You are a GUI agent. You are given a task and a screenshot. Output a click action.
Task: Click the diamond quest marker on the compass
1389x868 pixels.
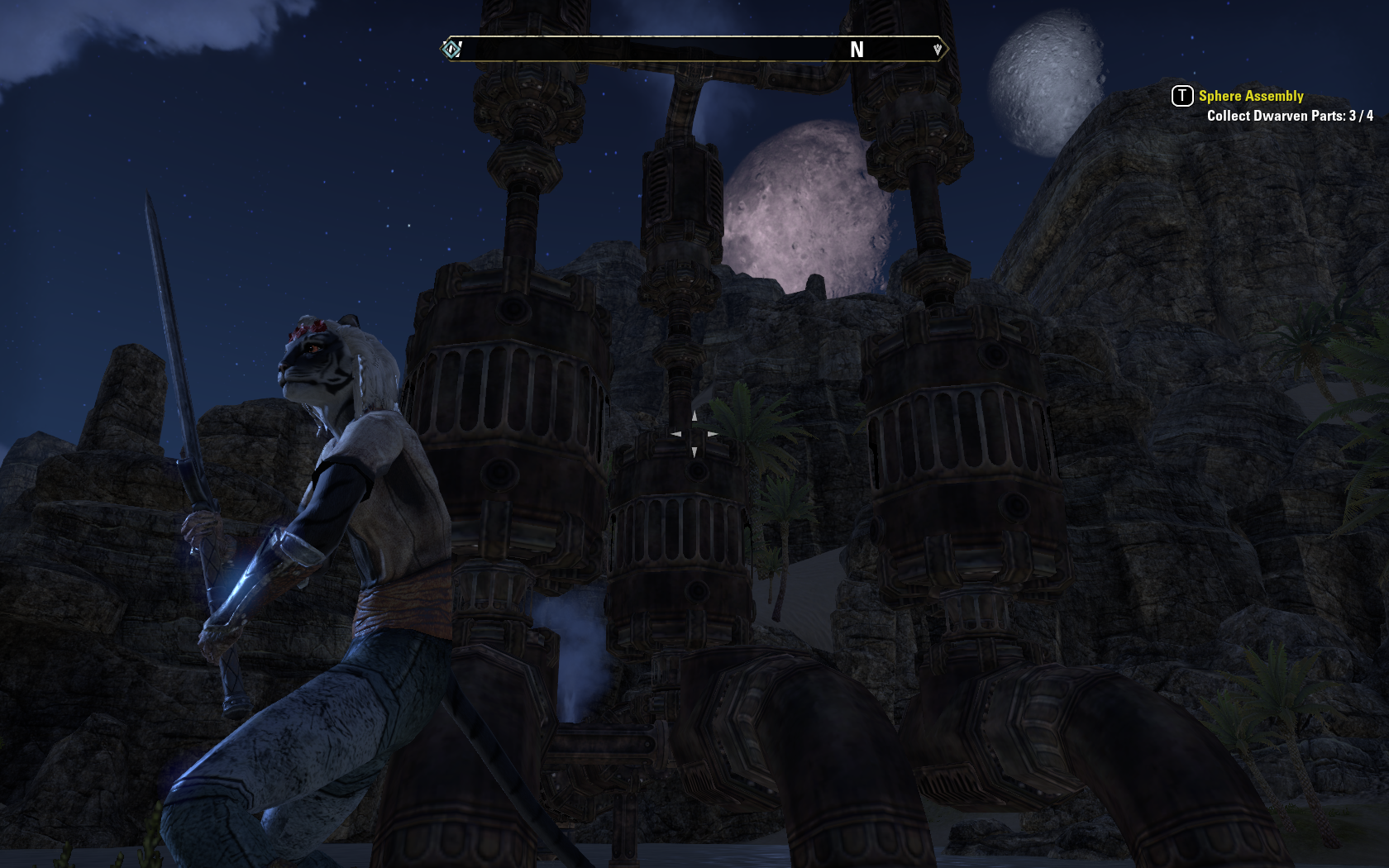(x=451, y=50)
